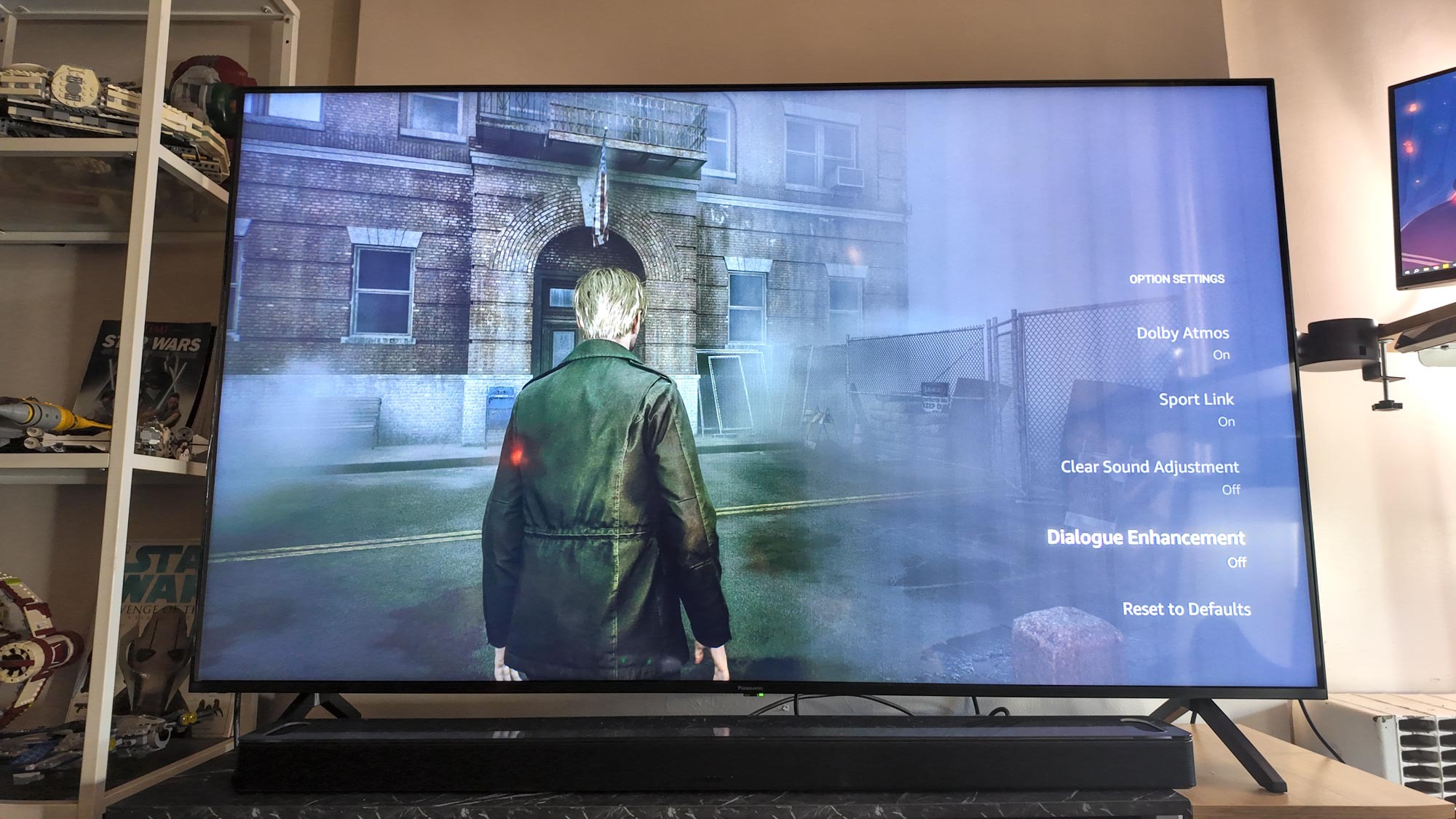Open Clear Sound Adjustment option
This screenshot has width=1456, height=819.
[x=1149, y=467]
